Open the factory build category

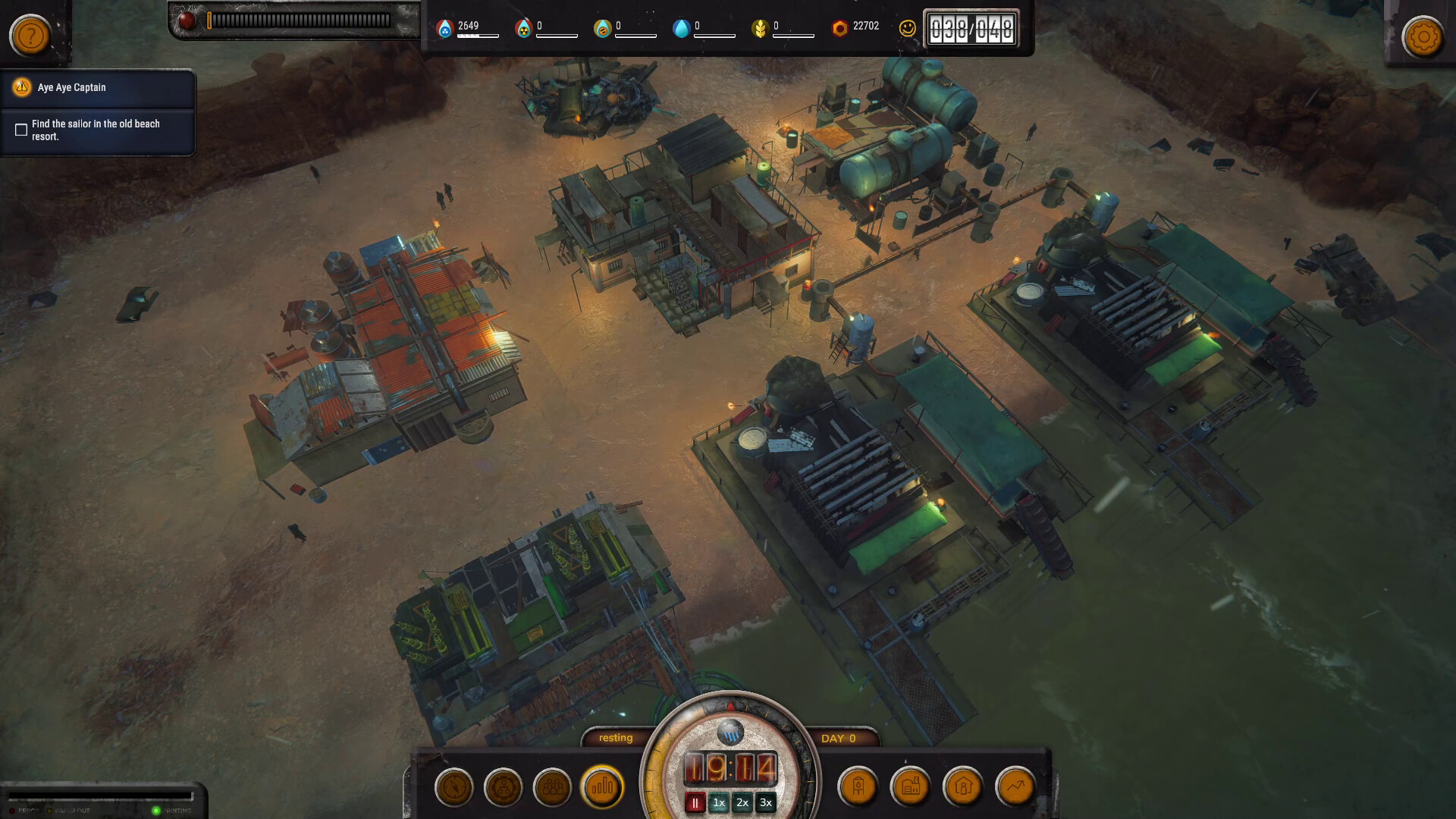(x=911, y=787)
